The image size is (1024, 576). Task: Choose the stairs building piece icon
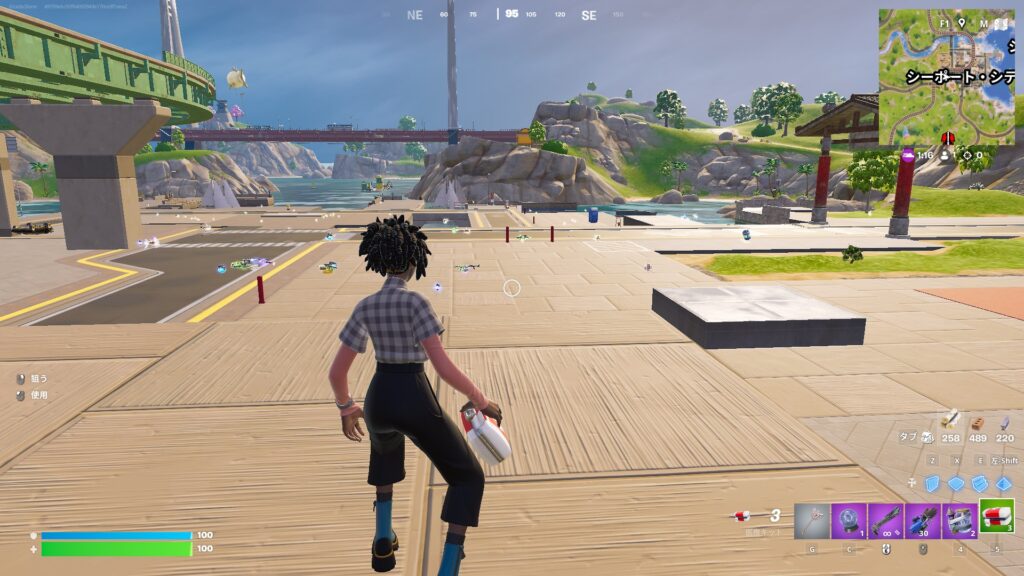[x=980, y=483]
